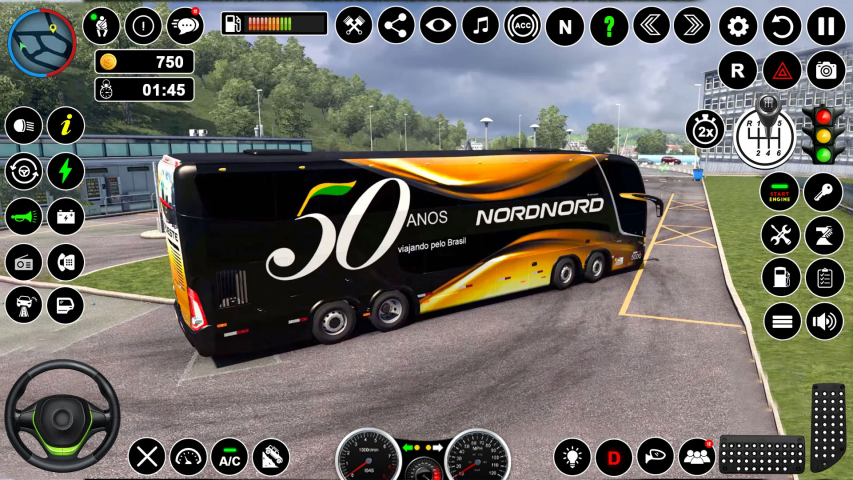The width and height of the screenshot is (853, 480).
Task: Switch on the A/C button
Action: [230, 457]
